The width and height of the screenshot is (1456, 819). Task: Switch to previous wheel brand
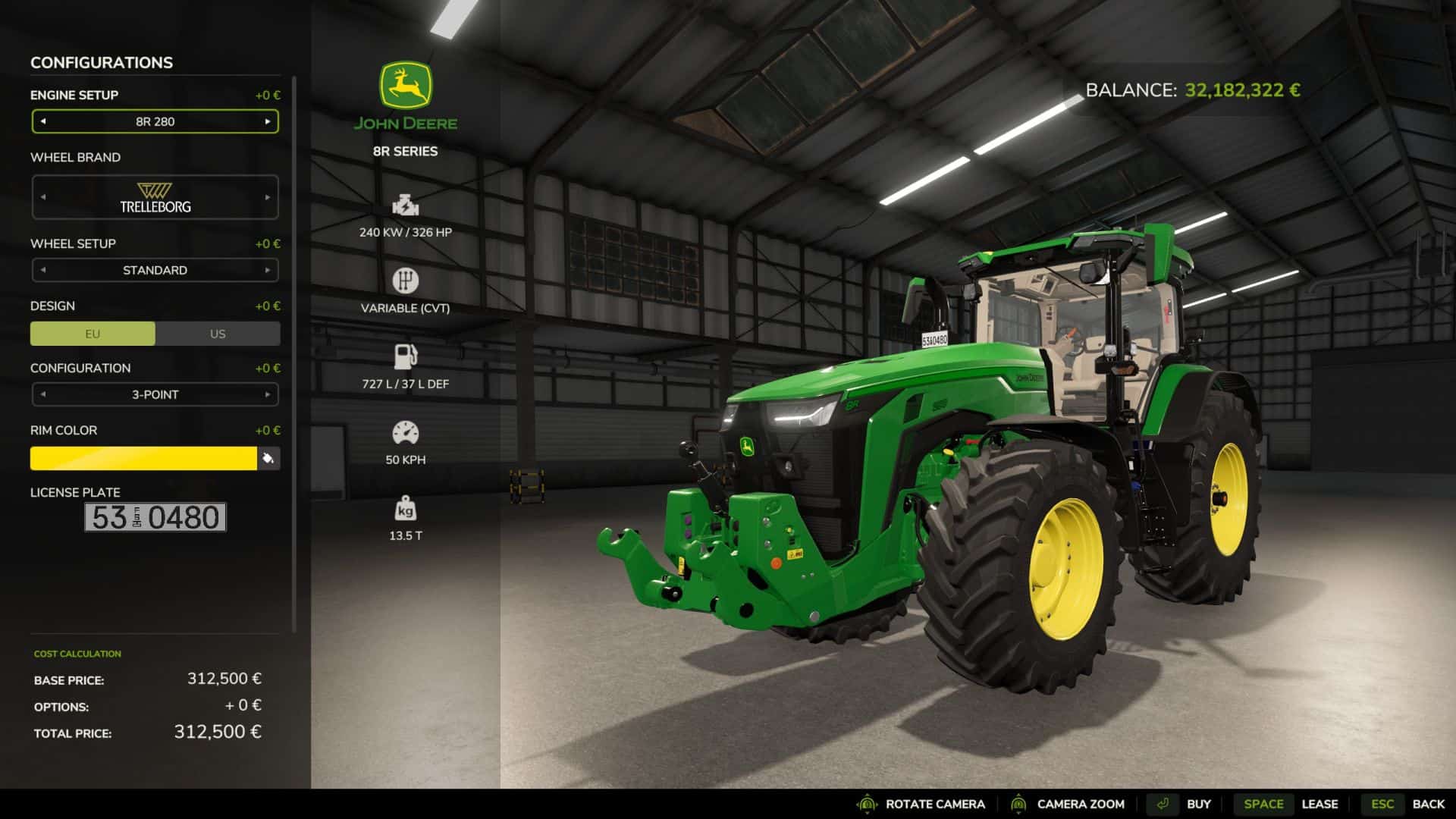(x=43, y=197)
